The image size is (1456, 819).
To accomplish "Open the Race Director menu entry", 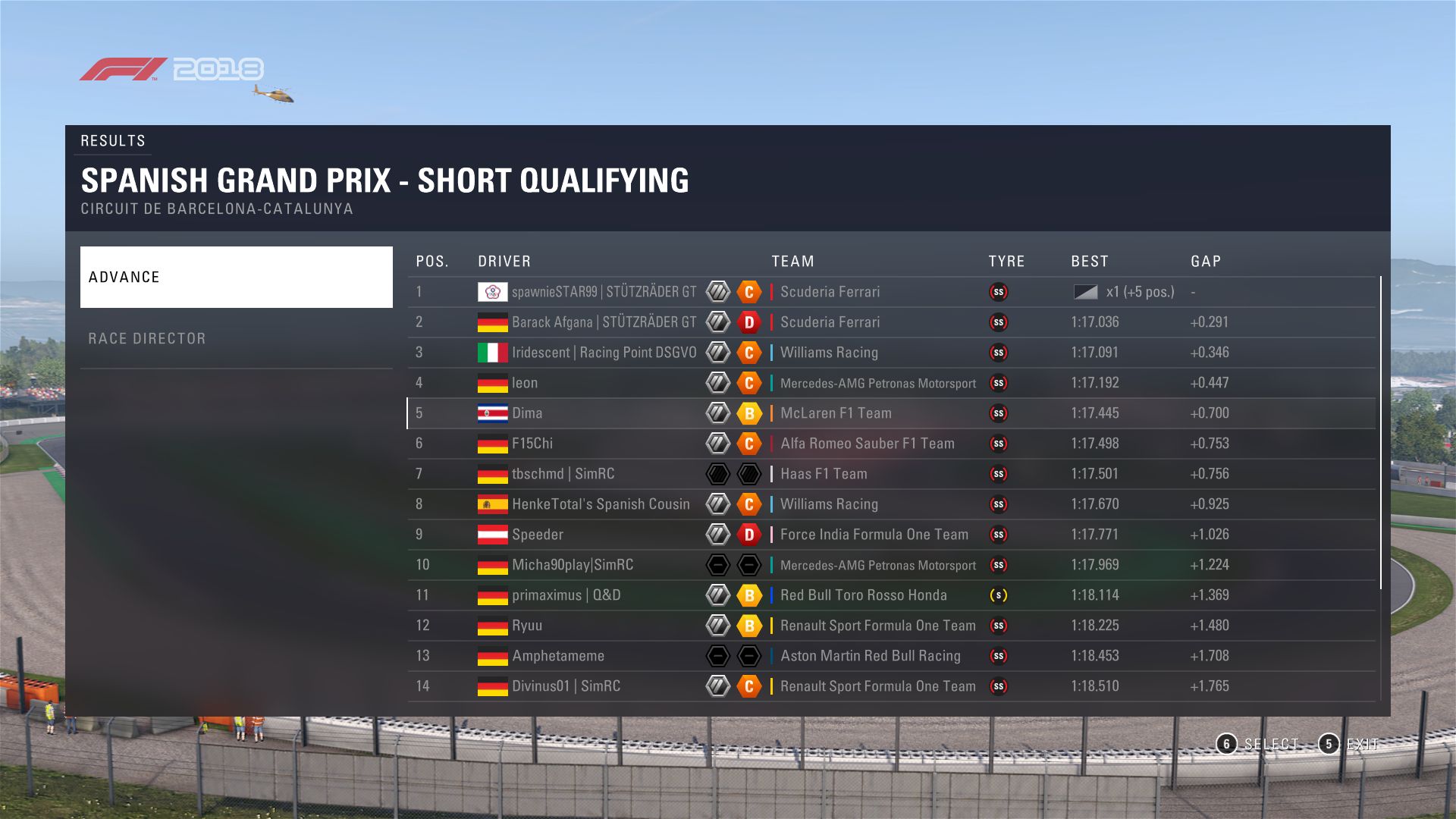I will pos(236,338).
